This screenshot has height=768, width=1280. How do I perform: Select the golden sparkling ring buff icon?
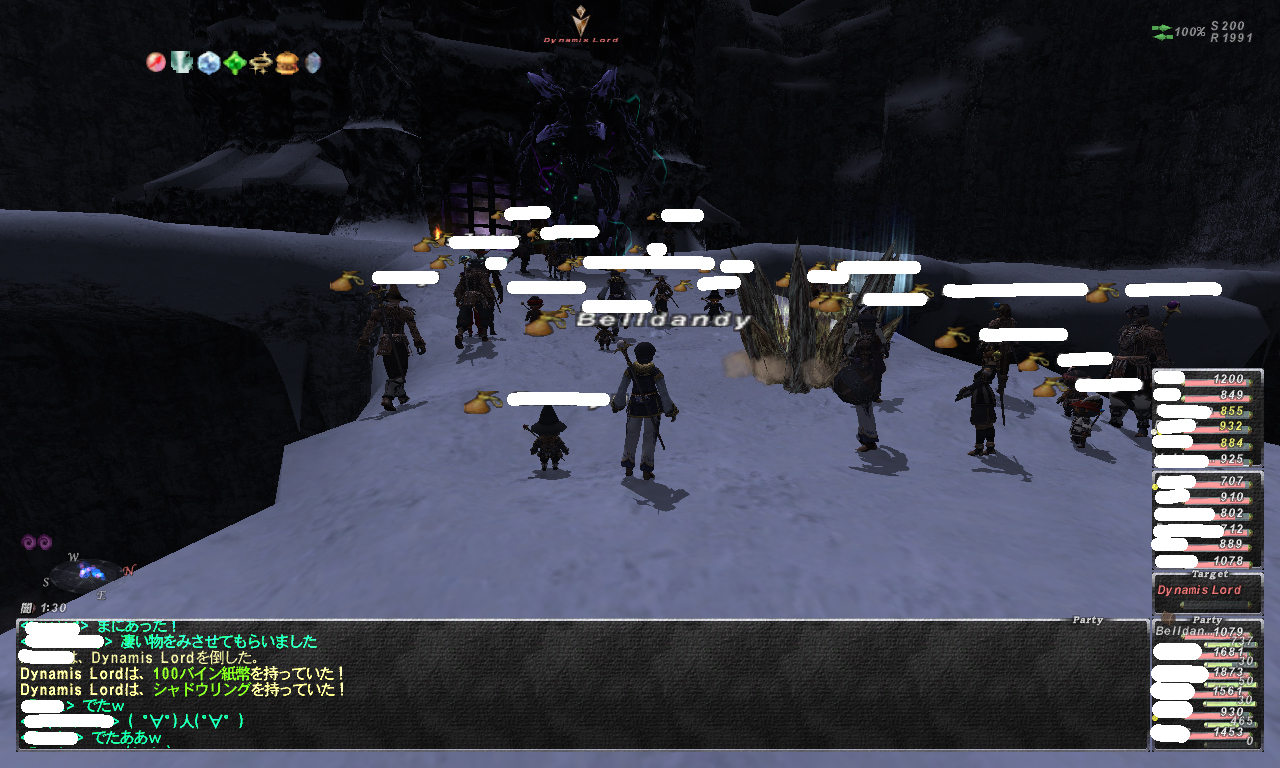[261, 63]
